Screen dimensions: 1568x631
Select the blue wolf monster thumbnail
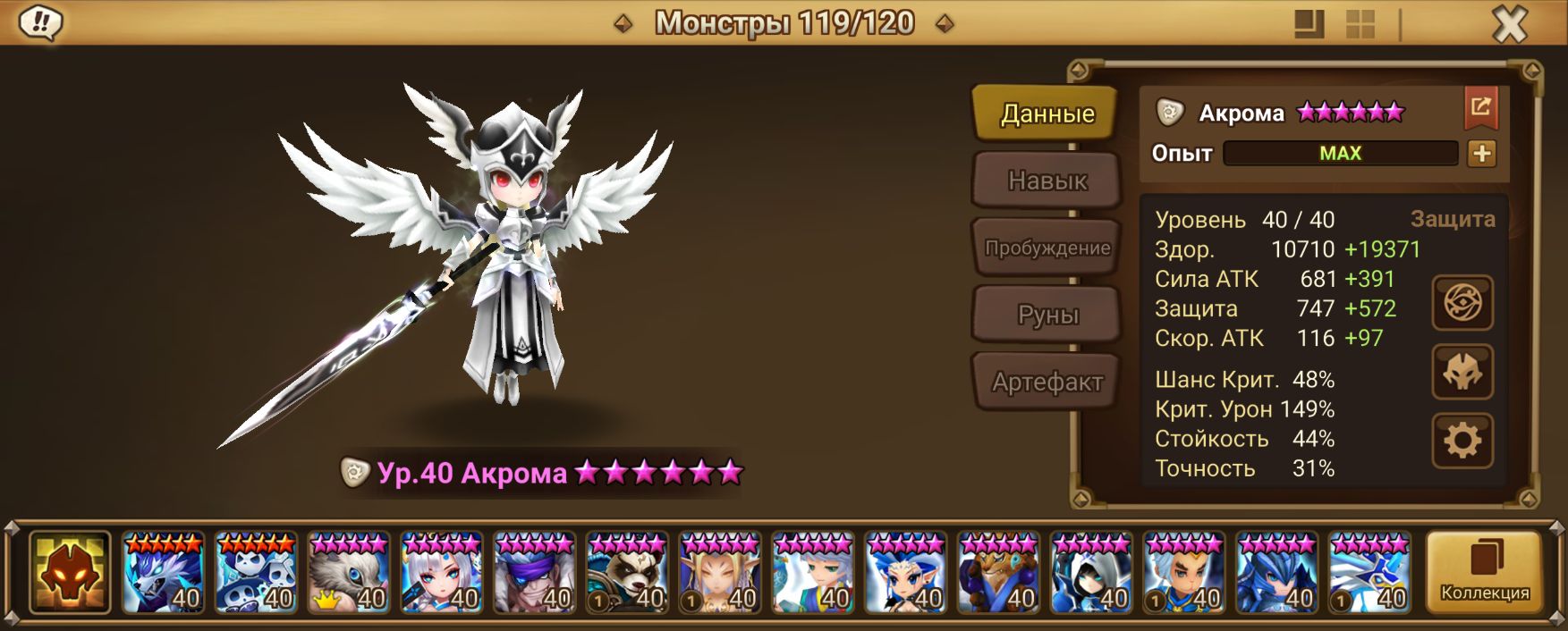pos(163,572)
